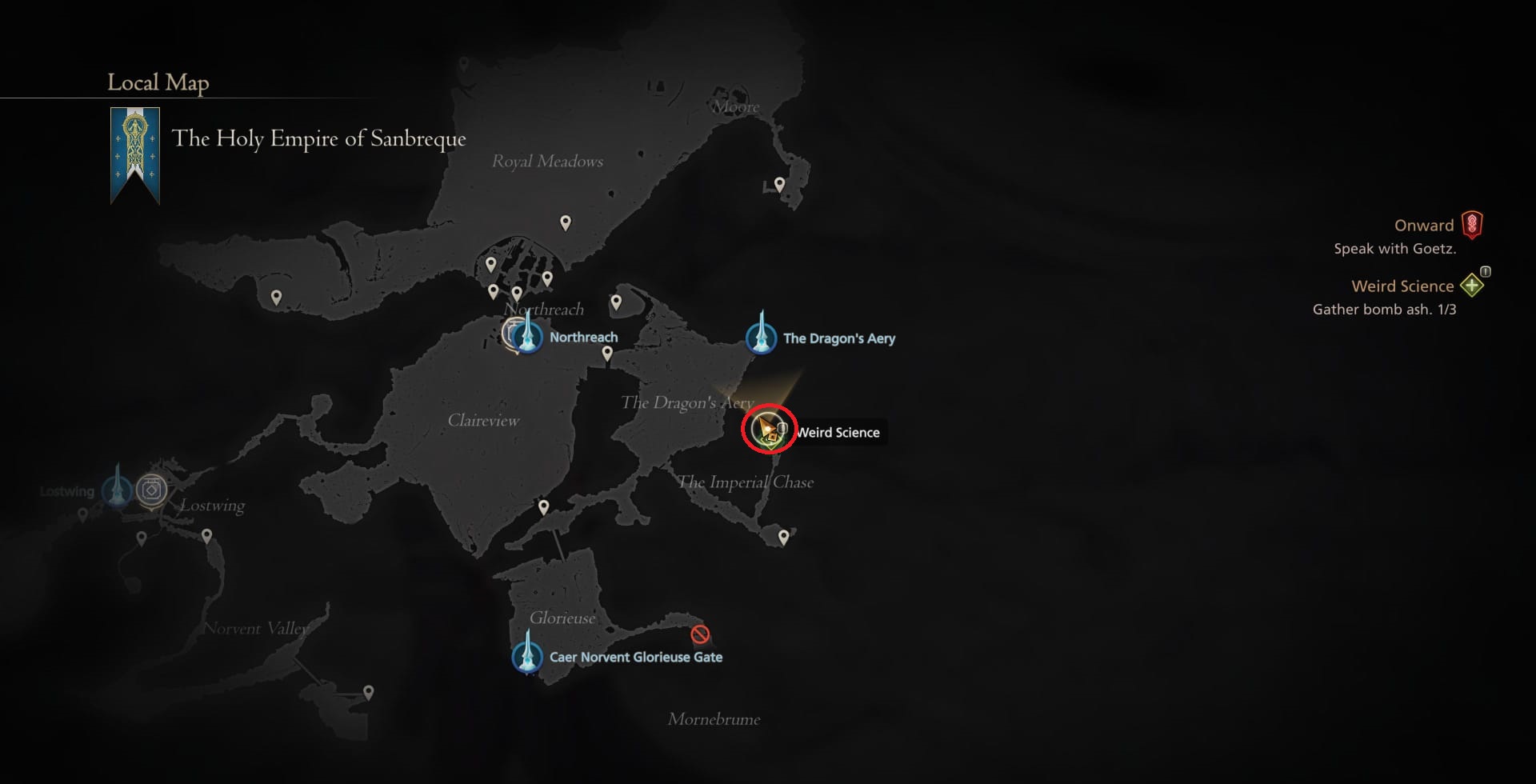Click the red restricted-area circle near Glorieuse
Image resolution: width=1536 pixels, height=784 pixels.
[700, 634]
